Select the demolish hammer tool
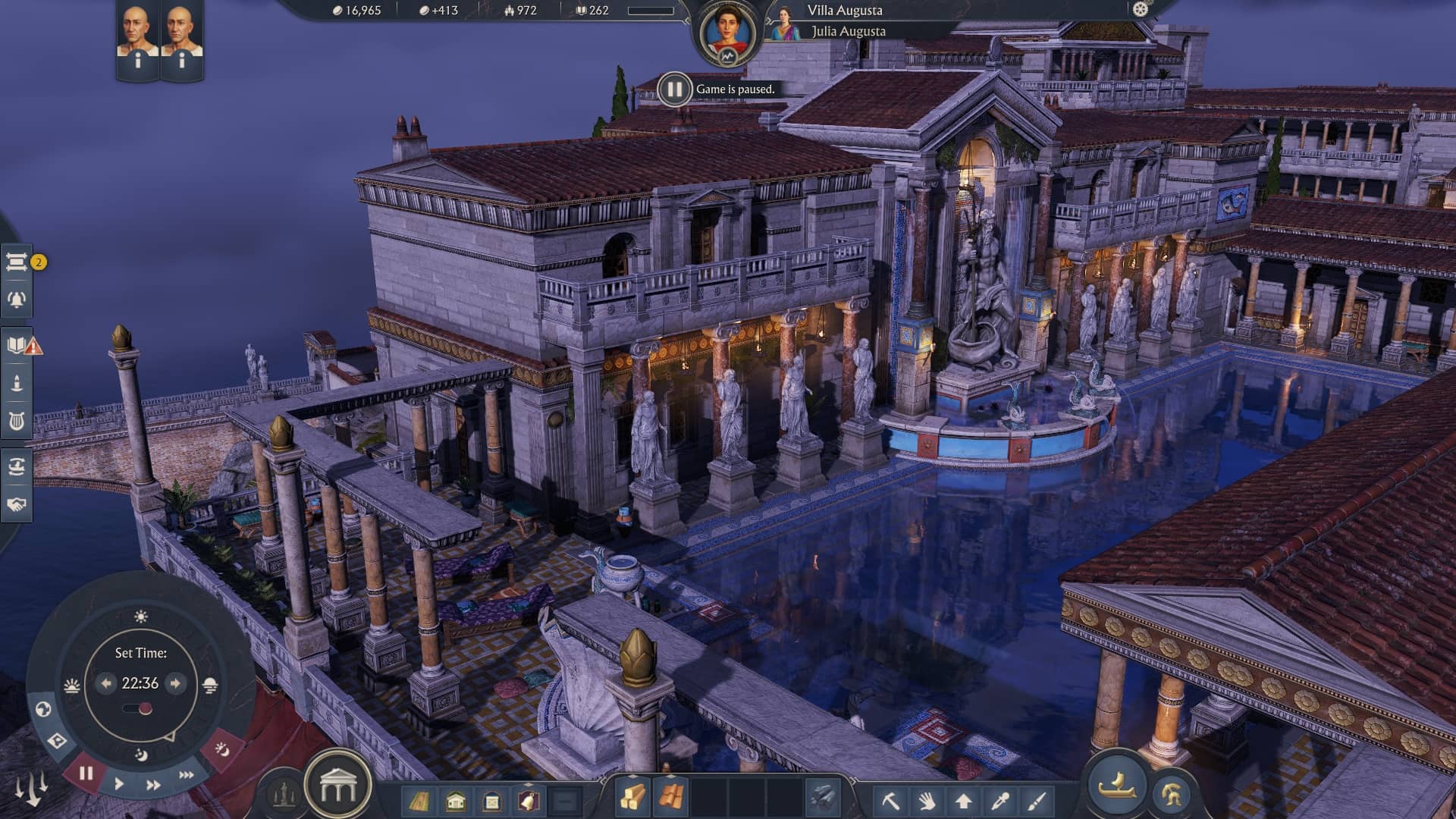This screenshot has width=1456, height=819. tap(891, 800)
